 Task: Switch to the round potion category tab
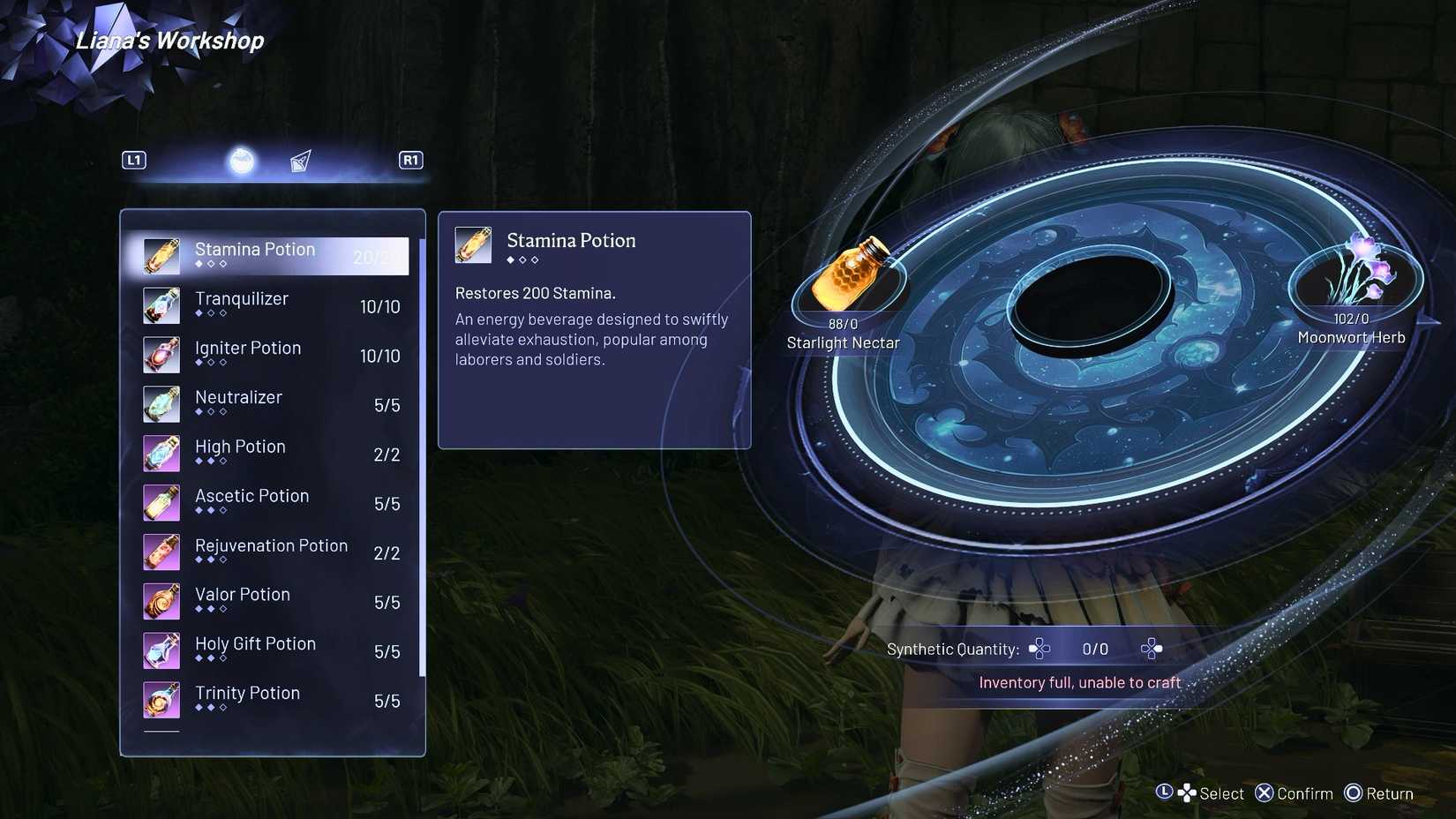coord(242,162)
